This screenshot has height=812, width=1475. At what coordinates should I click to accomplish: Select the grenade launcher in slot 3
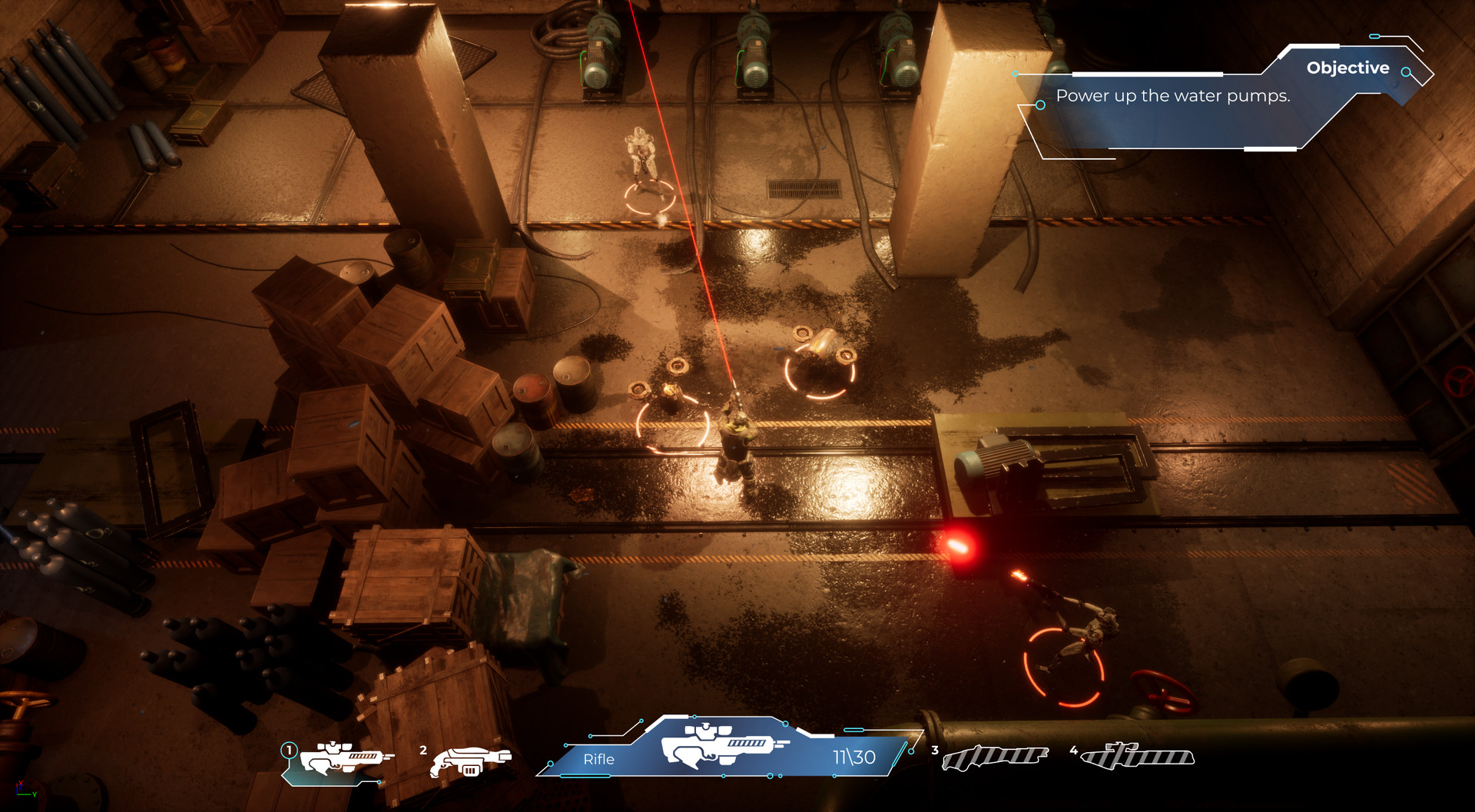(x=995, y=757)
